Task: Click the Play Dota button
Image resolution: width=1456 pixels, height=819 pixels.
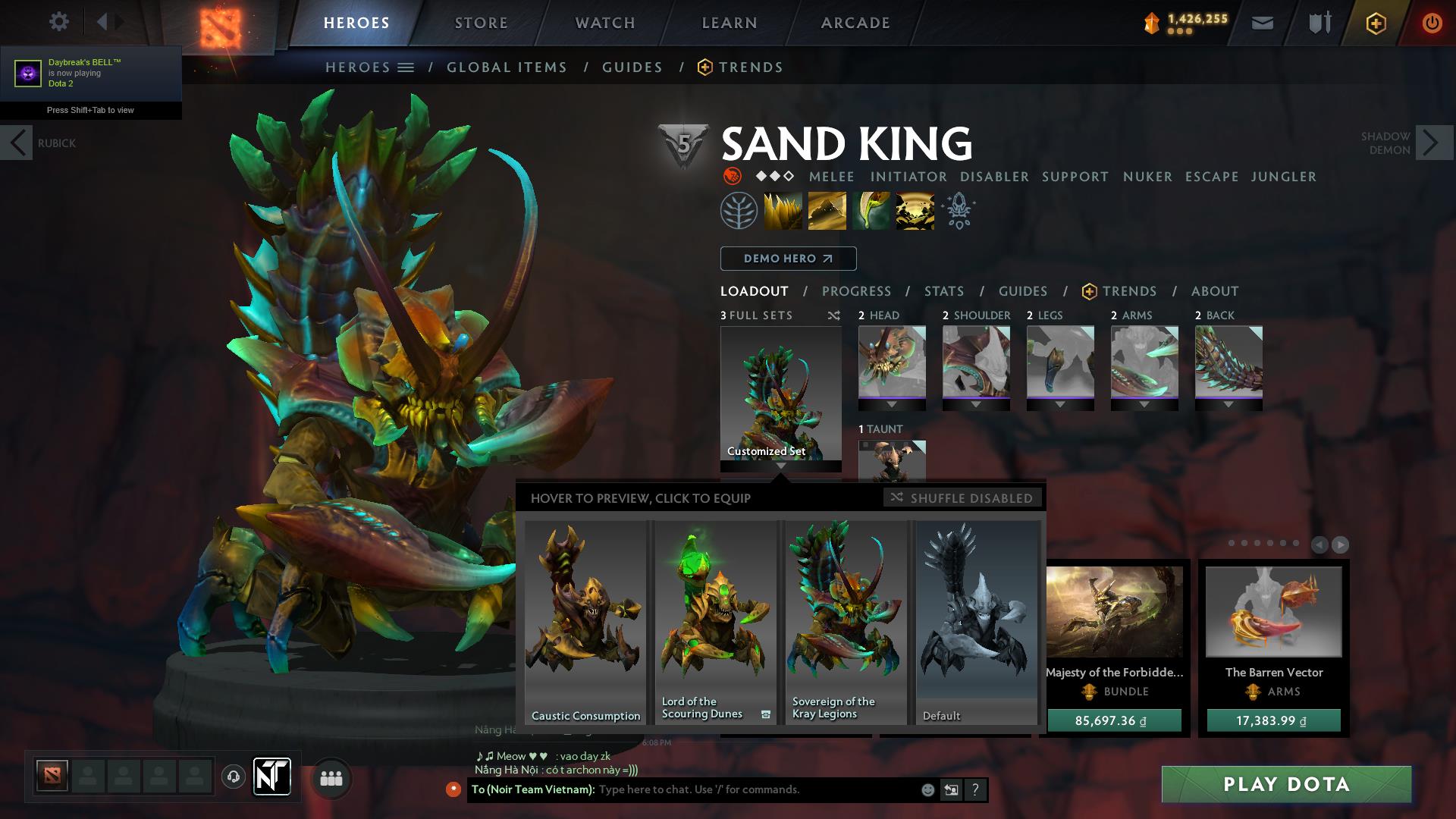Action: pos(1285,786)
